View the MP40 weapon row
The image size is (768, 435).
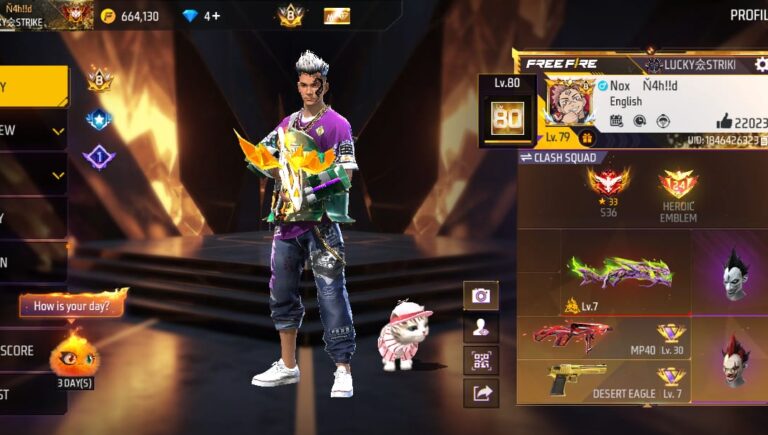pos(602,338)
